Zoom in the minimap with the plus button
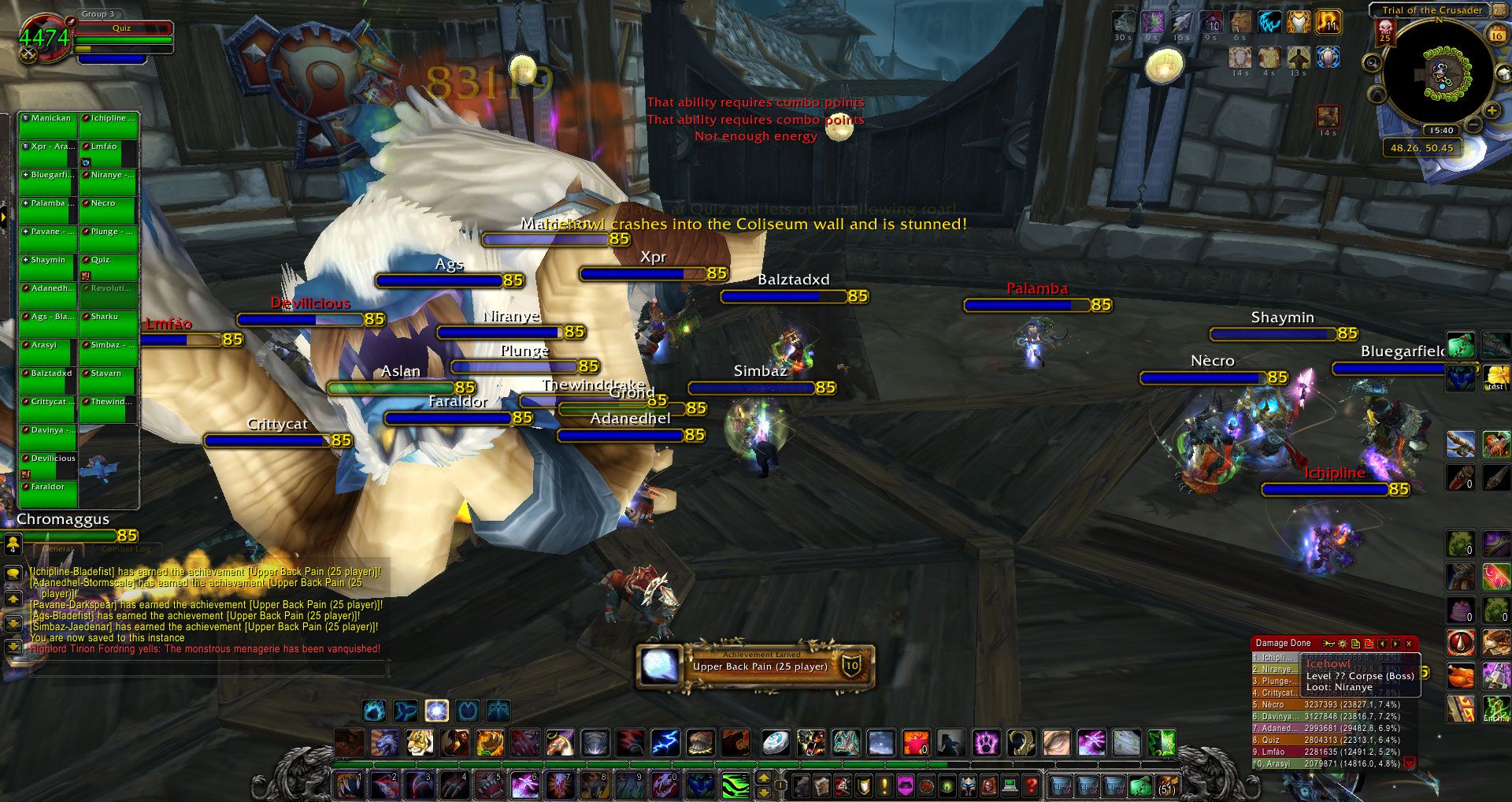This screenshot has height=802, width=1512. point(1492,111)
